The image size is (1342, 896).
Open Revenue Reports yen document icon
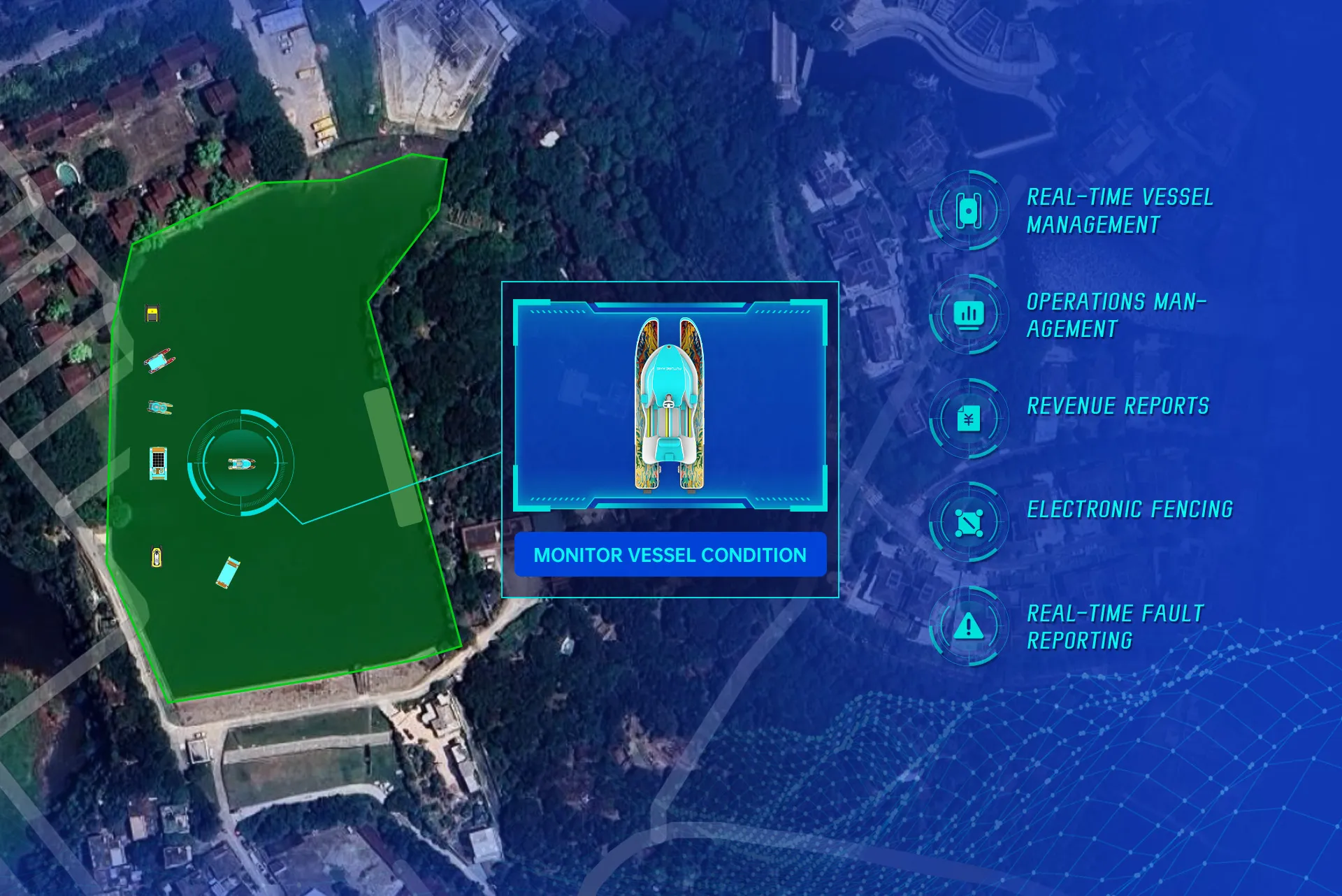[968, 419]
